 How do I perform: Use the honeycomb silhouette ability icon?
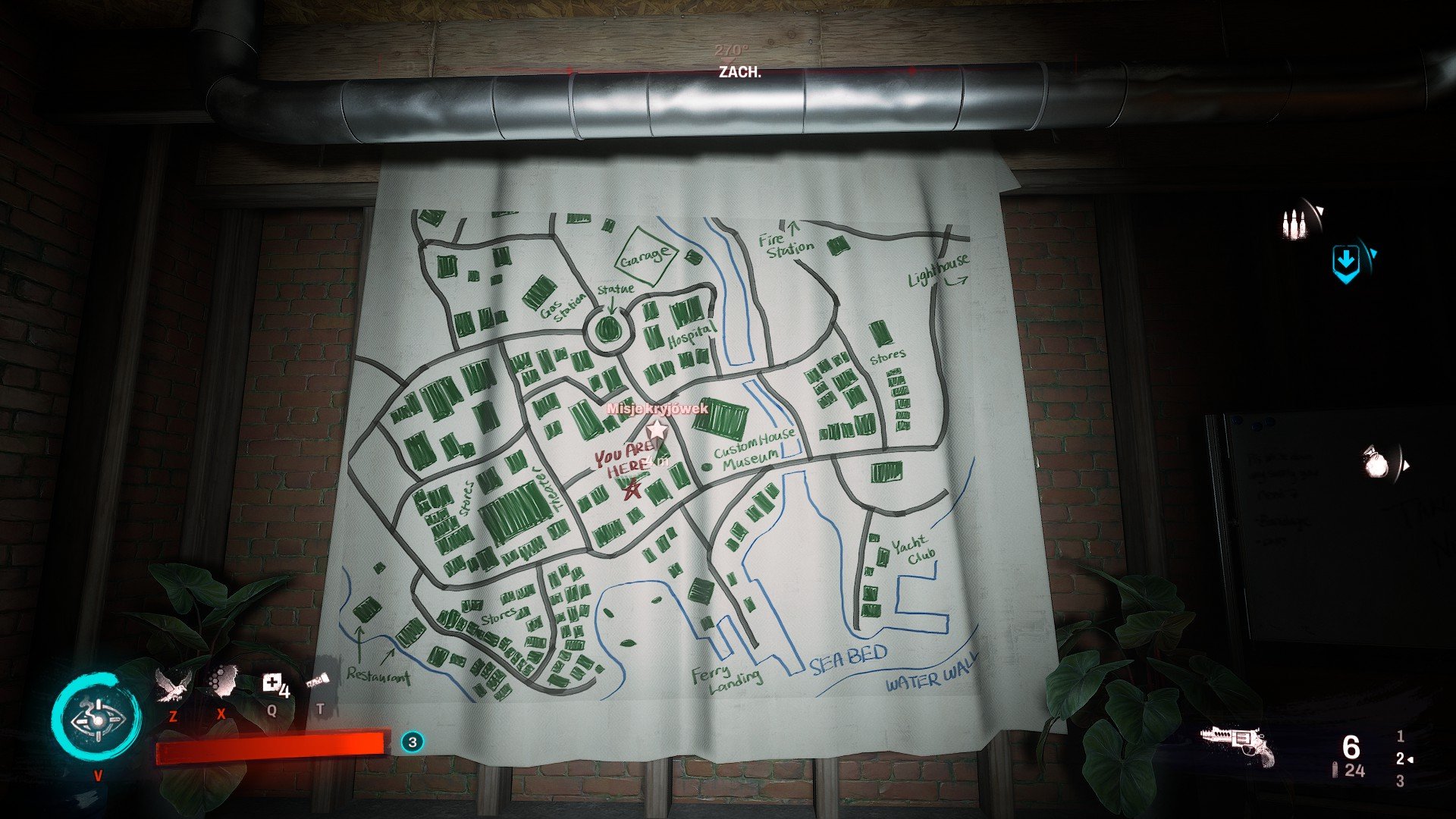(221, 681)
